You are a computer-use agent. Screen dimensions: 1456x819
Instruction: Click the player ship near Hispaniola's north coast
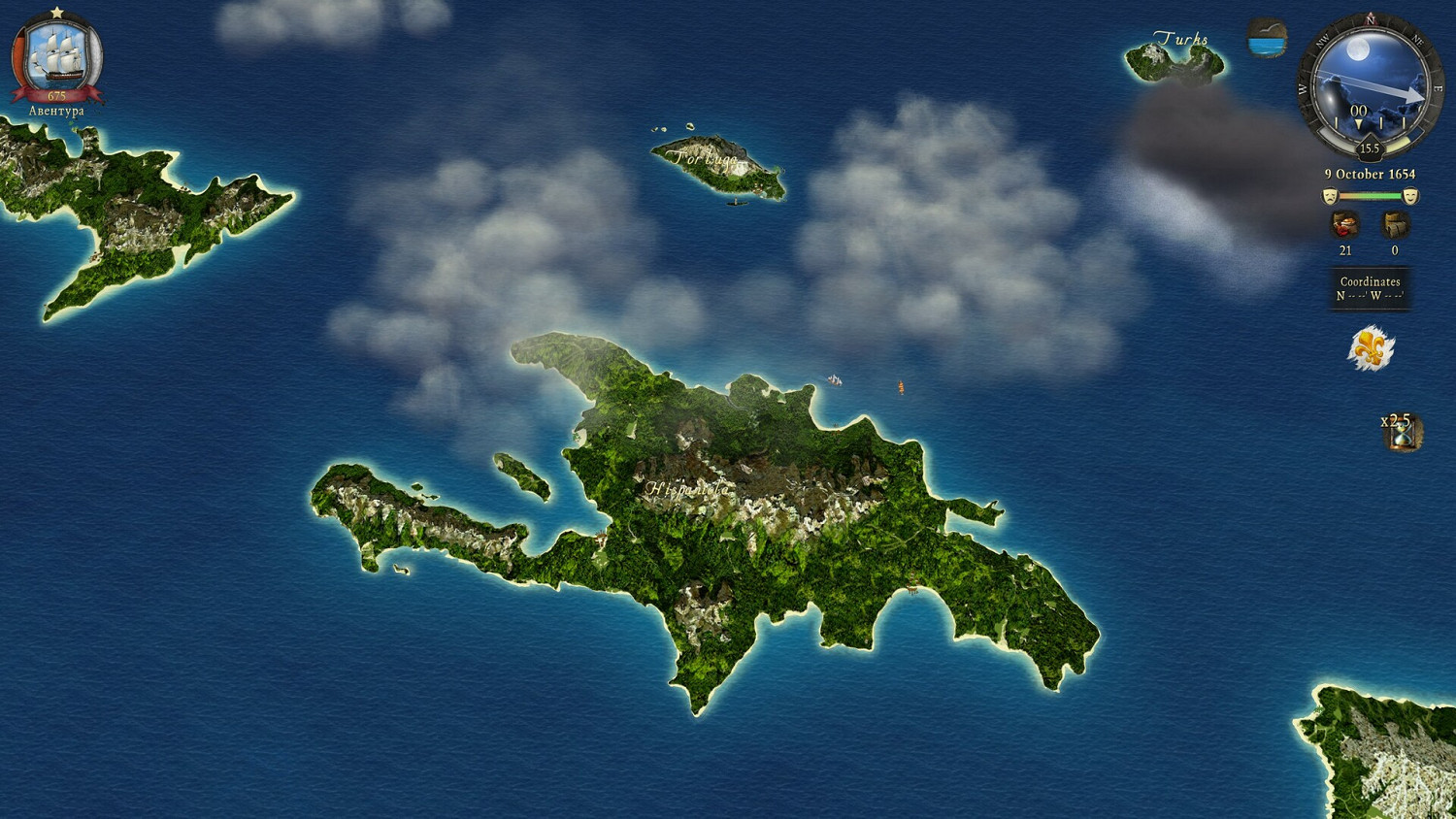834,379
